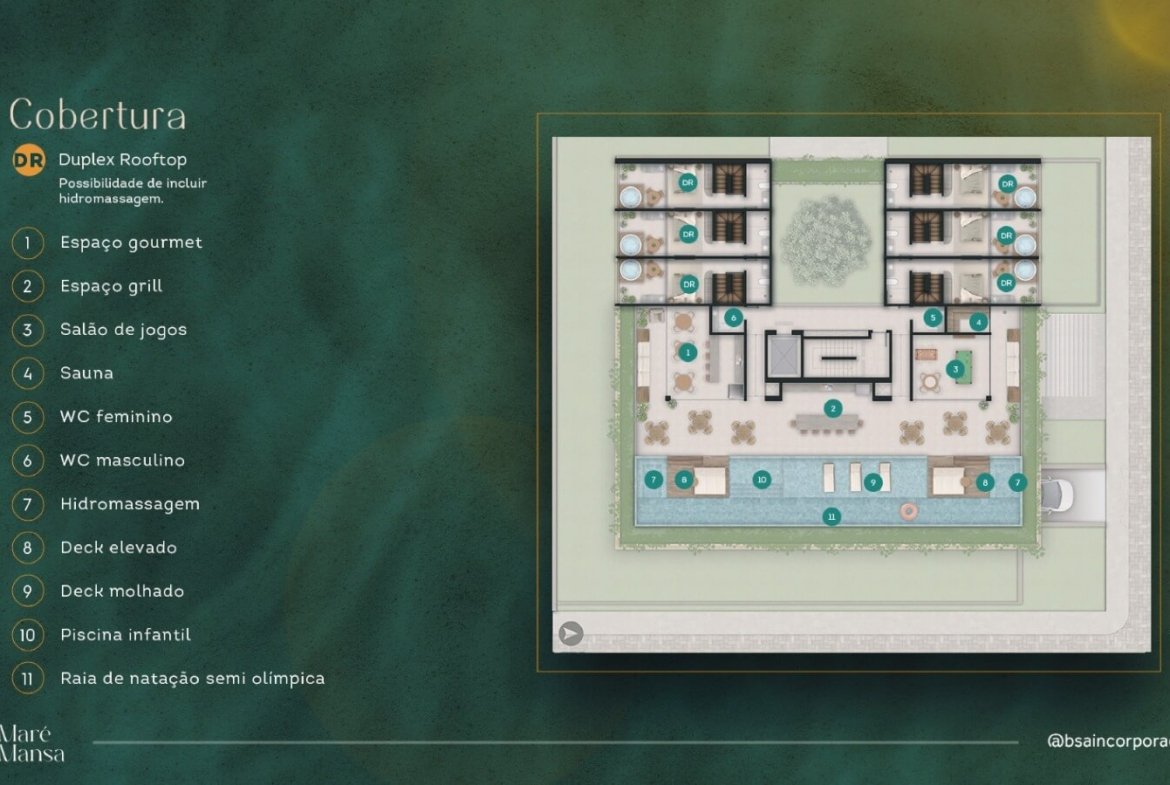This screenshot has width=1170, height=785.
Task: Select Piscina infantil legend entry
Action: 125,634
